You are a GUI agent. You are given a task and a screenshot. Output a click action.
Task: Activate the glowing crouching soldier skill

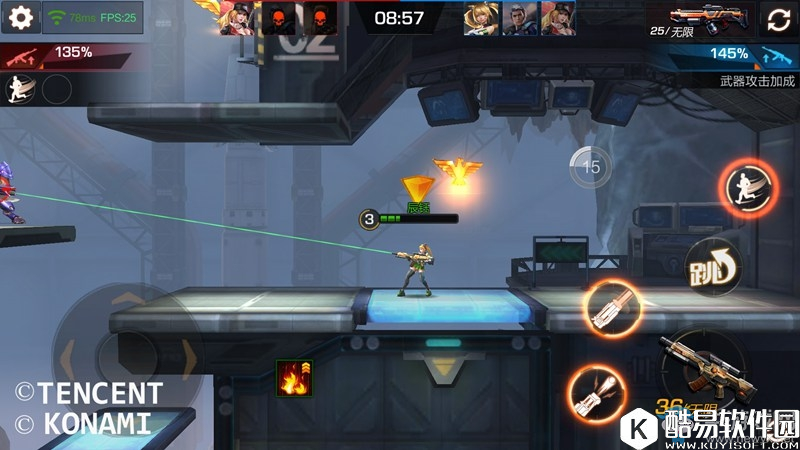point(747,188)
